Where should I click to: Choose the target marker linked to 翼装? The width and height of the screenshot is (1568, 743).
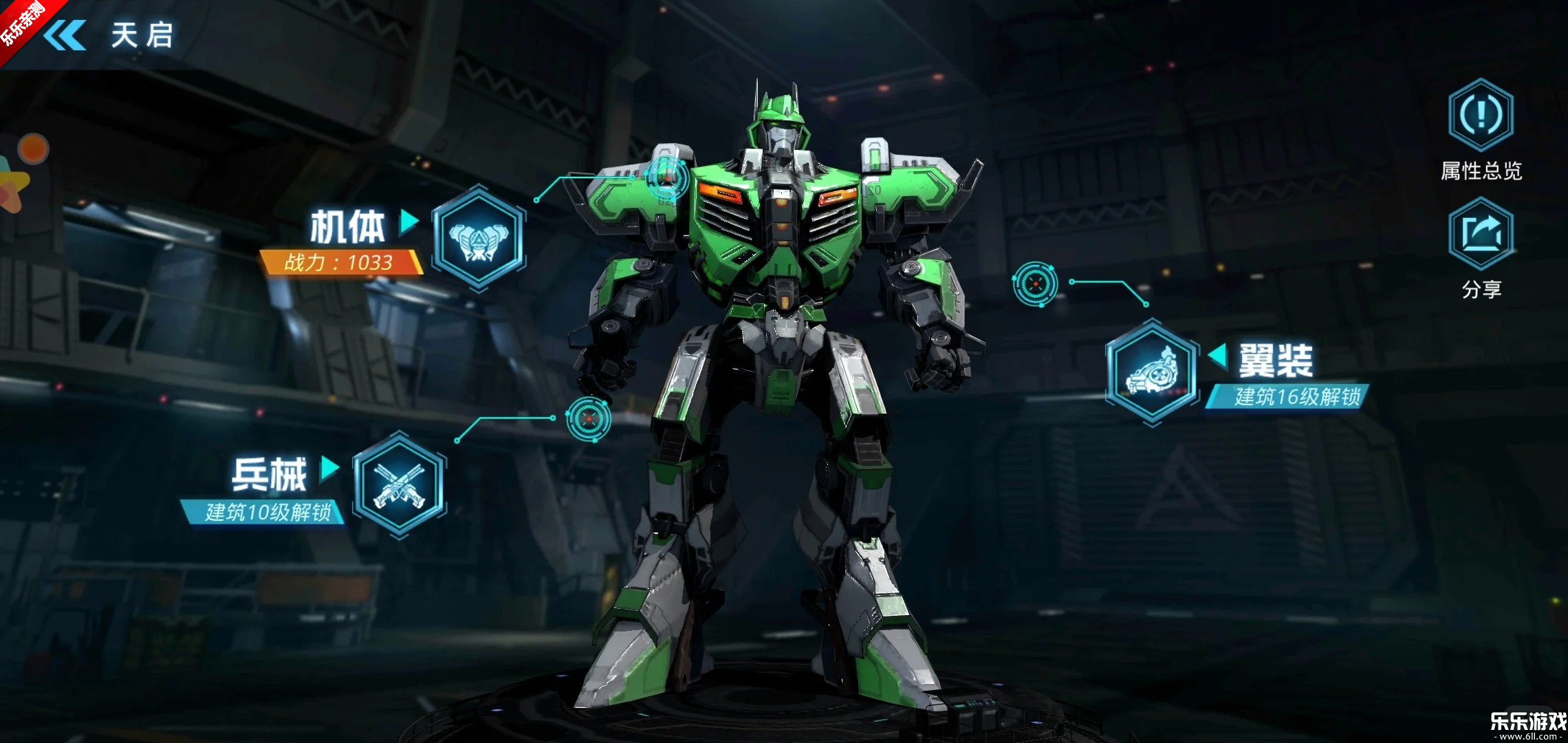click(x=1035, y=283)
